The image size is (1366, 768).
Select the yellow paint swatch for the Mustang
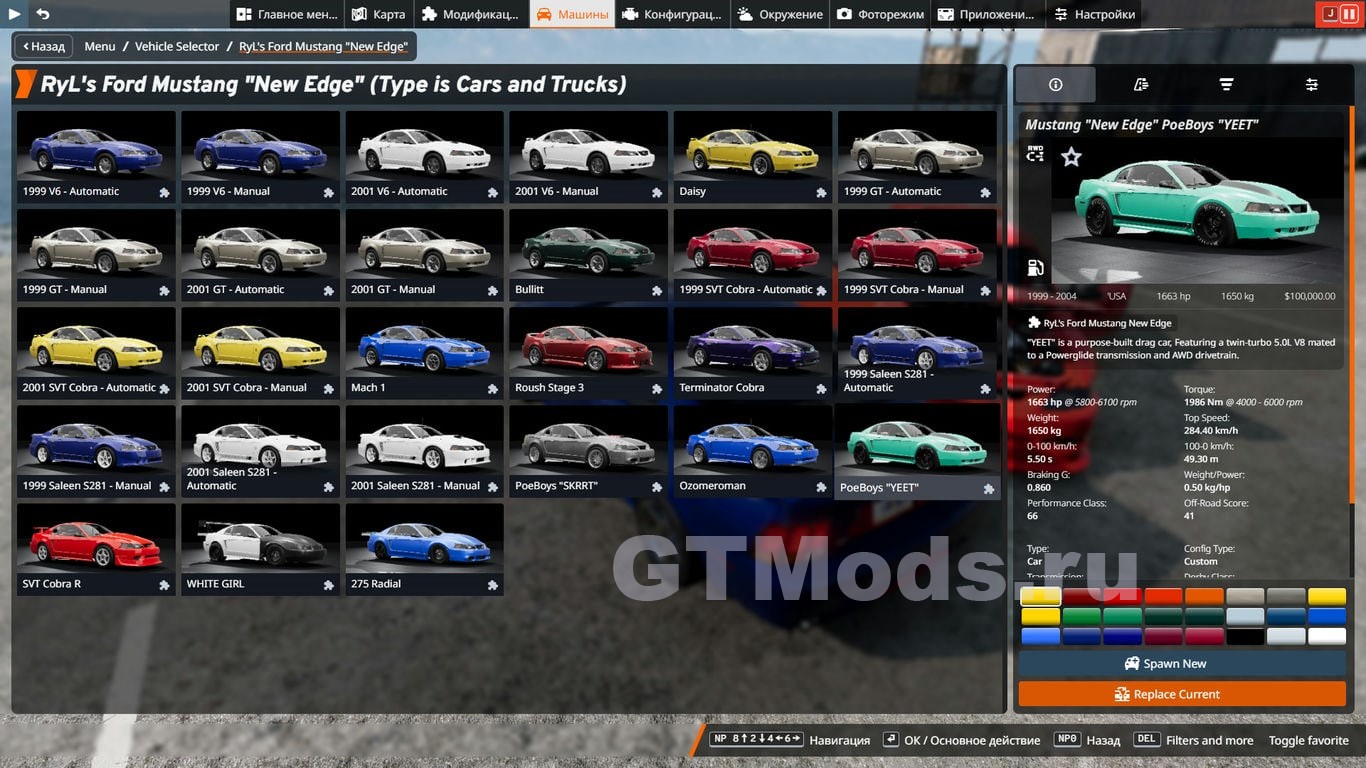point(1040,596)
